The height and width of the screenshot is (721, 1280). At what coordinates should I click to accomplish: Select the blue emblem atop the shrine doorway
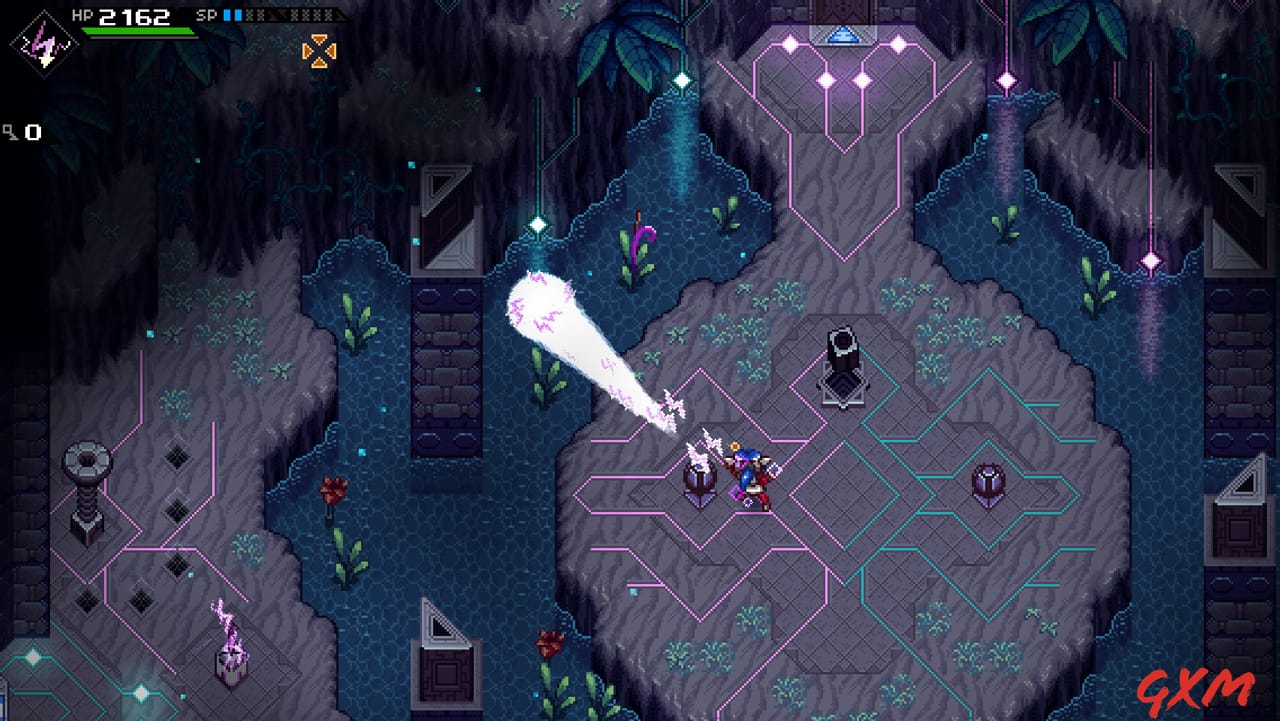coord(843,33)
